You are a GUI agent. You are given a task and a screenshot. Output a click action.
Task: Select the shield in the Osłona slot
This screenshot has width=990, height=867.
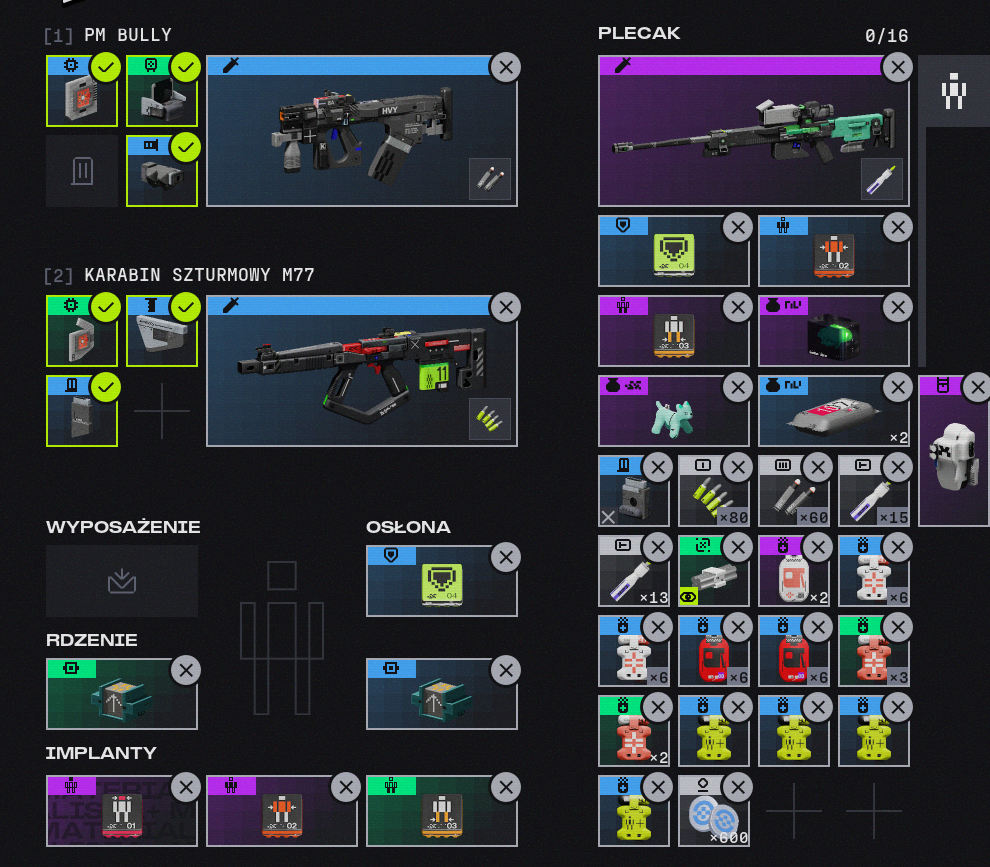[x=440, y=582]
